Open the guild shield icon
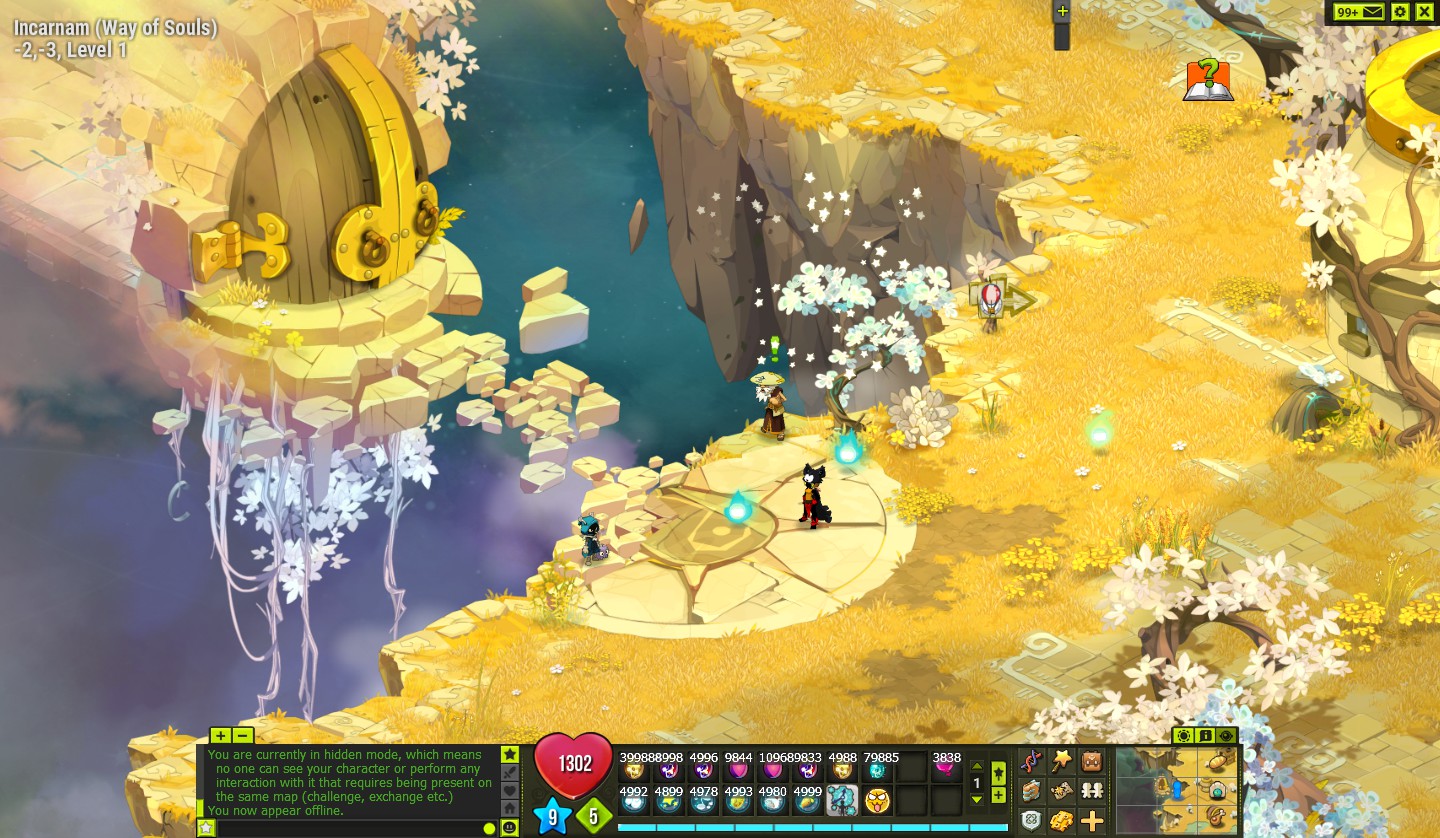The width and height of the screenshot is (1440, 838). 1029,819
